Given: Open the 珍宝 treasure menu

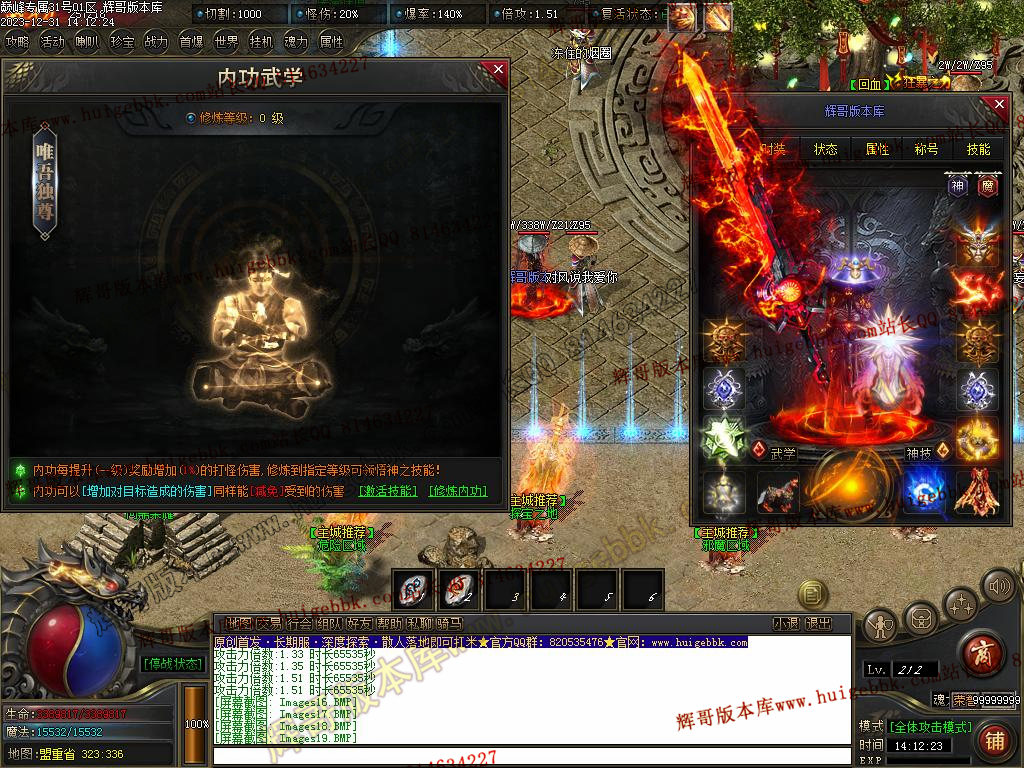Looking at the screenshot, I should pyautogui.click(x=122, y=42).
